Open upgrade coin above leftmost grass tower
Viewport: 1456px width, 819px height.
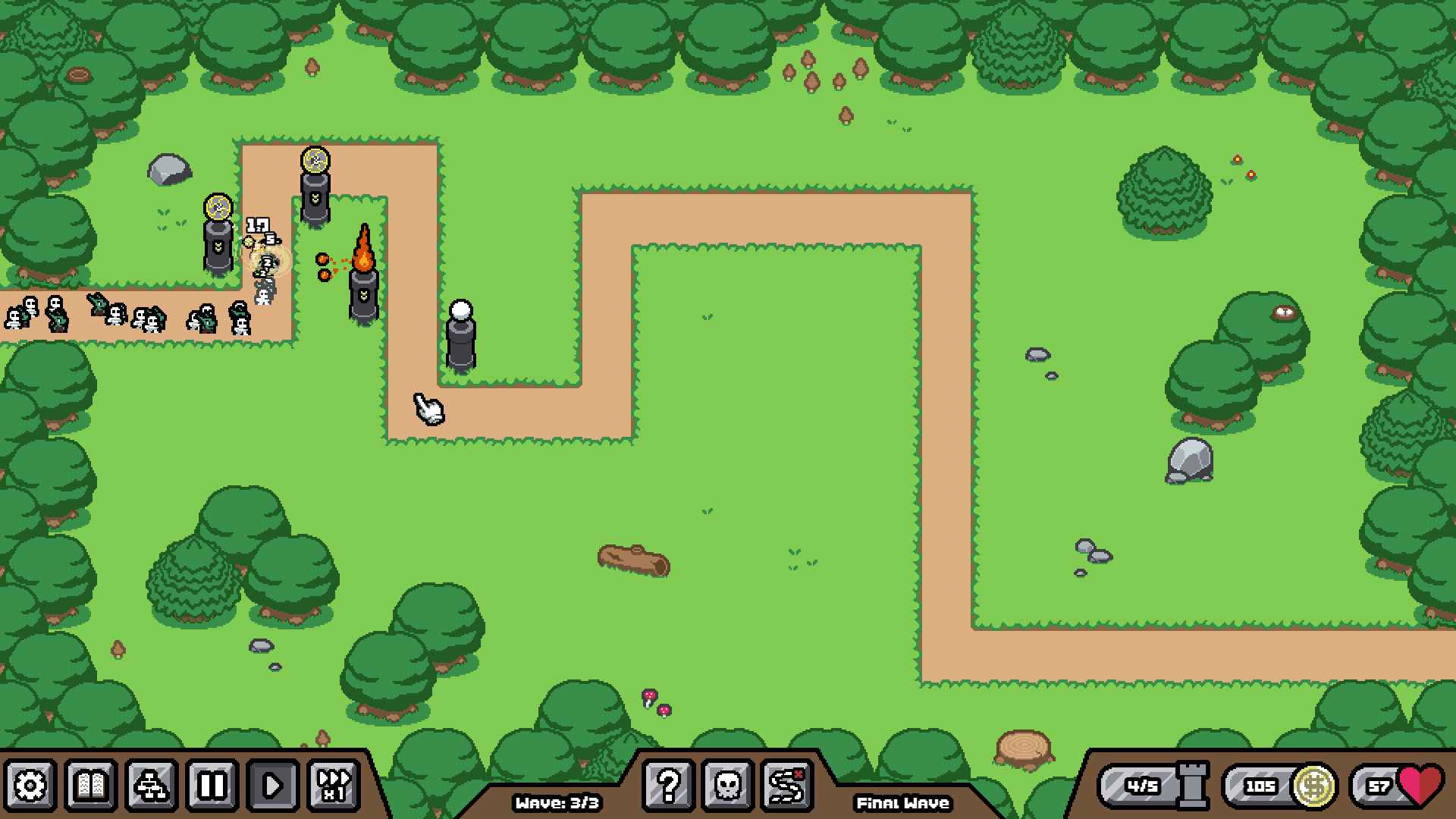click(218, 205)
